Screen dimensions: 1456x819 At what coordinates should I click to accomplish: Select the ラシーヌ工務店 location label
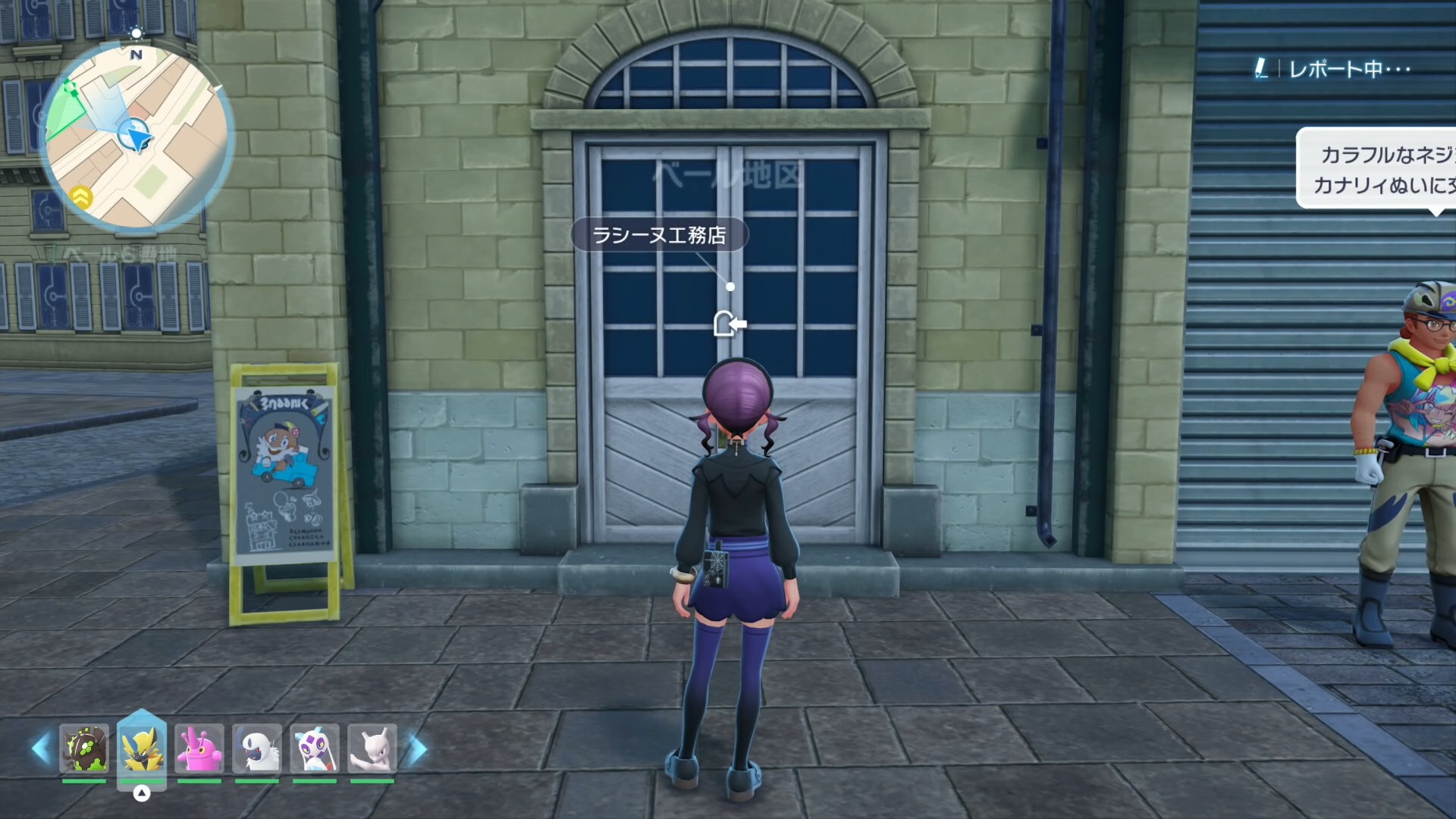tap(659, 235)
